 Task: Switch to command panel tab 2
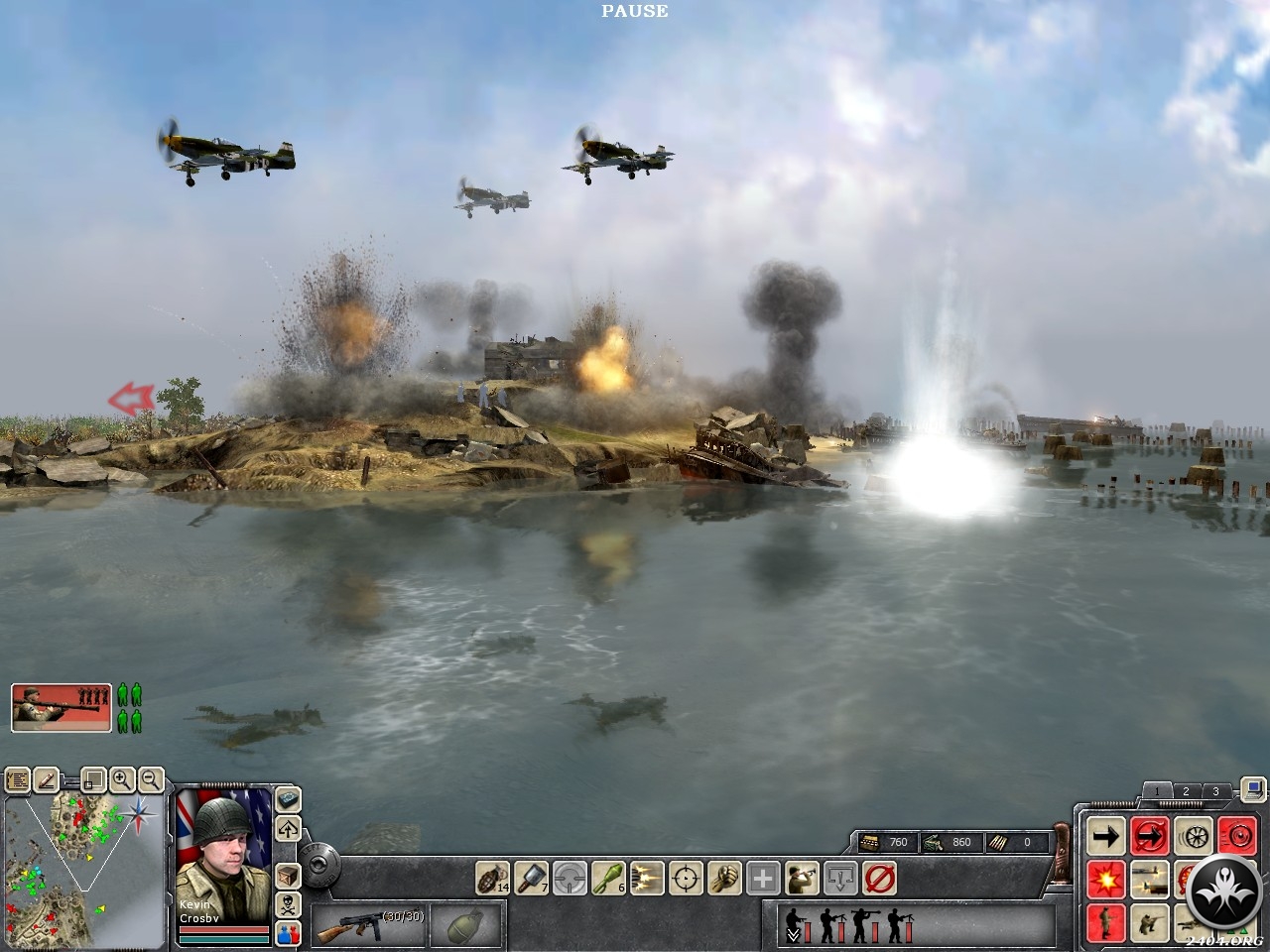[x=1186, y=791]
